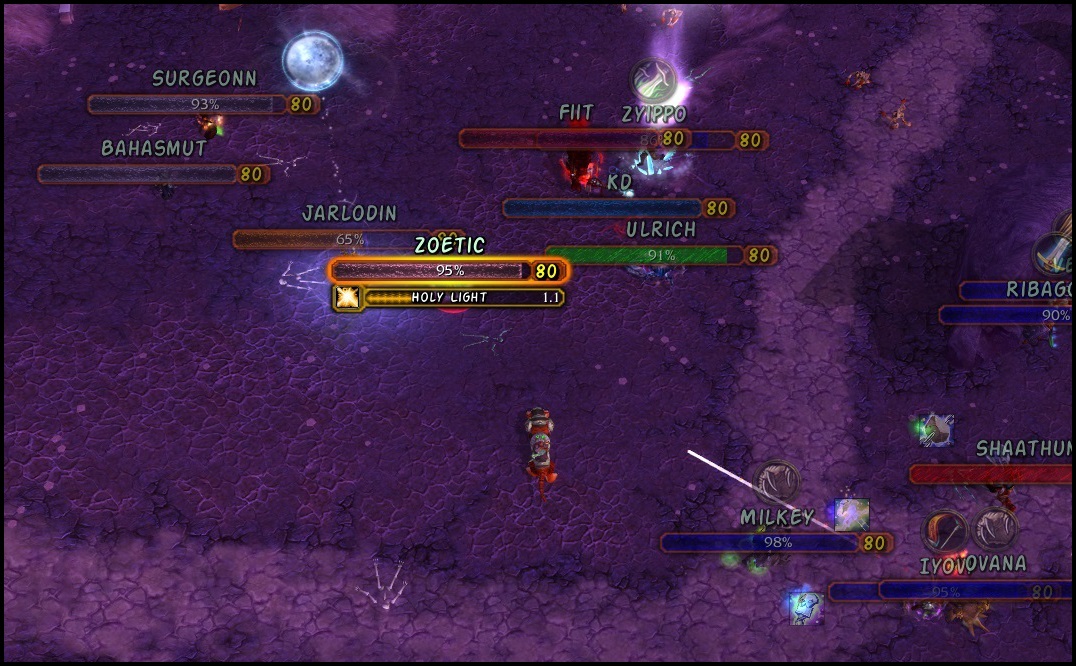Image resolution: width=1076 pixels, height=666 pixels.
Task: Target Ulrich's green nameplate
Action: 645,255
